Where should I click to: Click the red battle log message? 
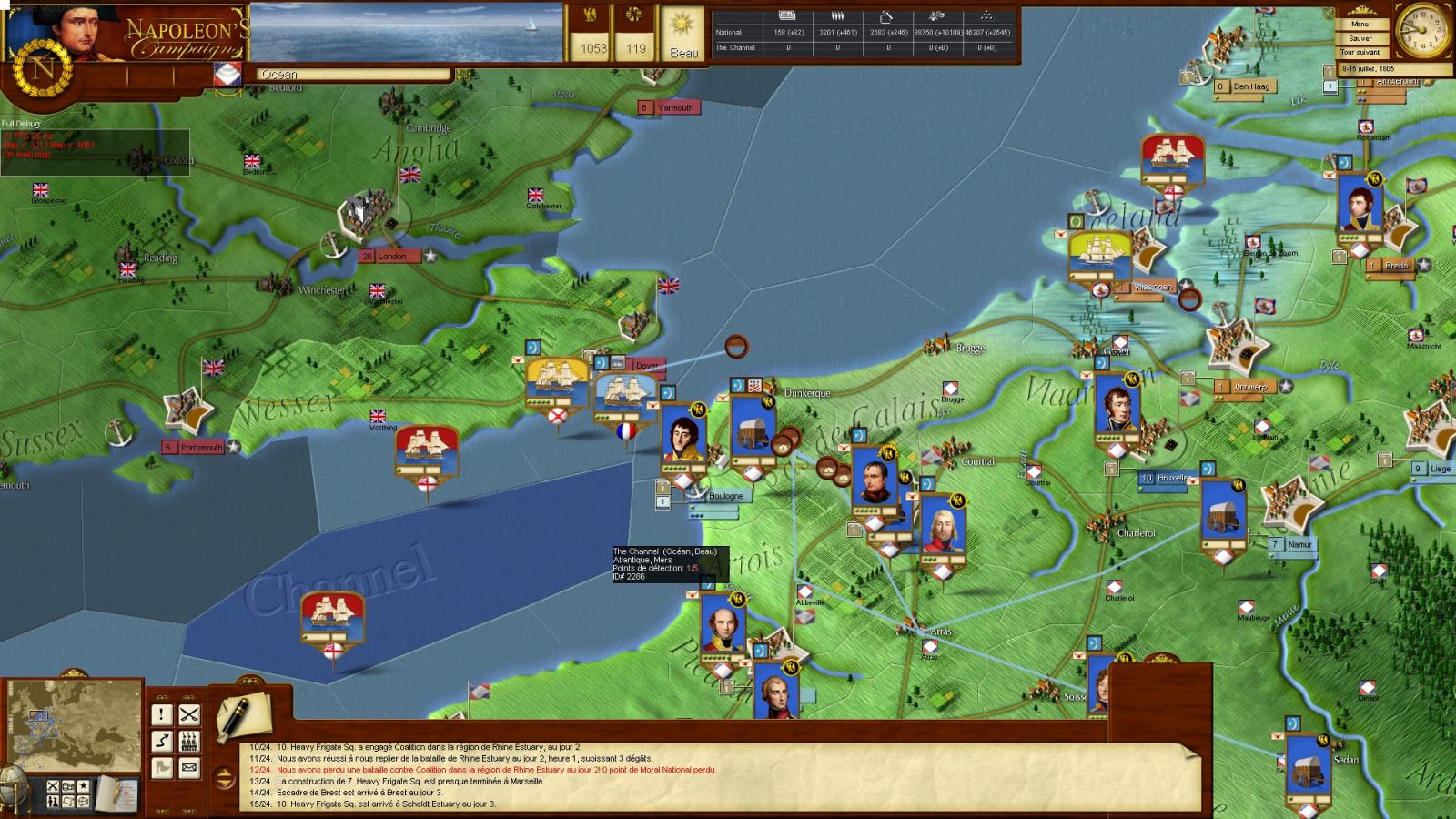(496, 770)
